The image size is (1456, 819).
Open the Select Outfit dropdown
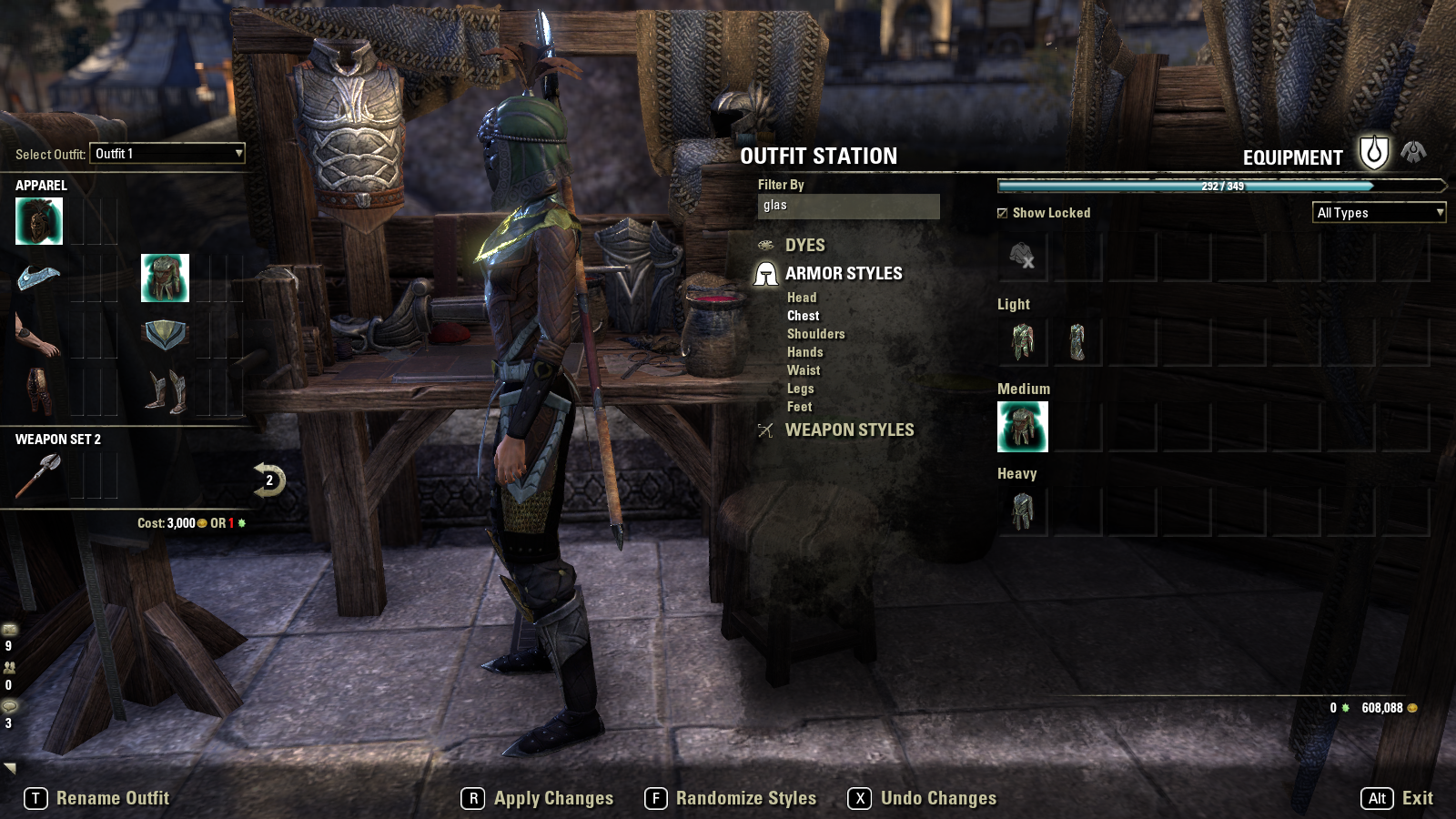point(168,154)
